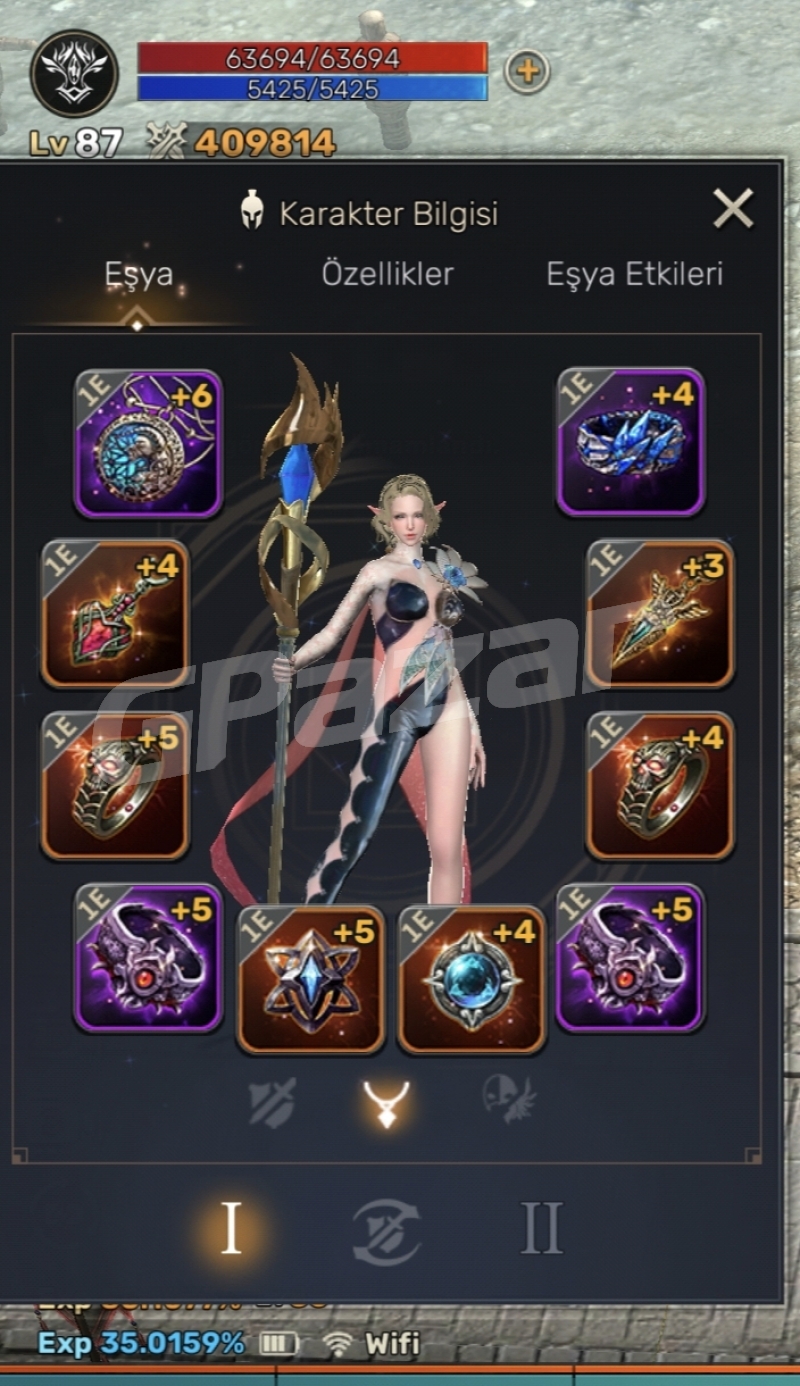Select the +4 skull ring slot
The height and width of the screenshot is (1386, 800).
coord(659,785)
